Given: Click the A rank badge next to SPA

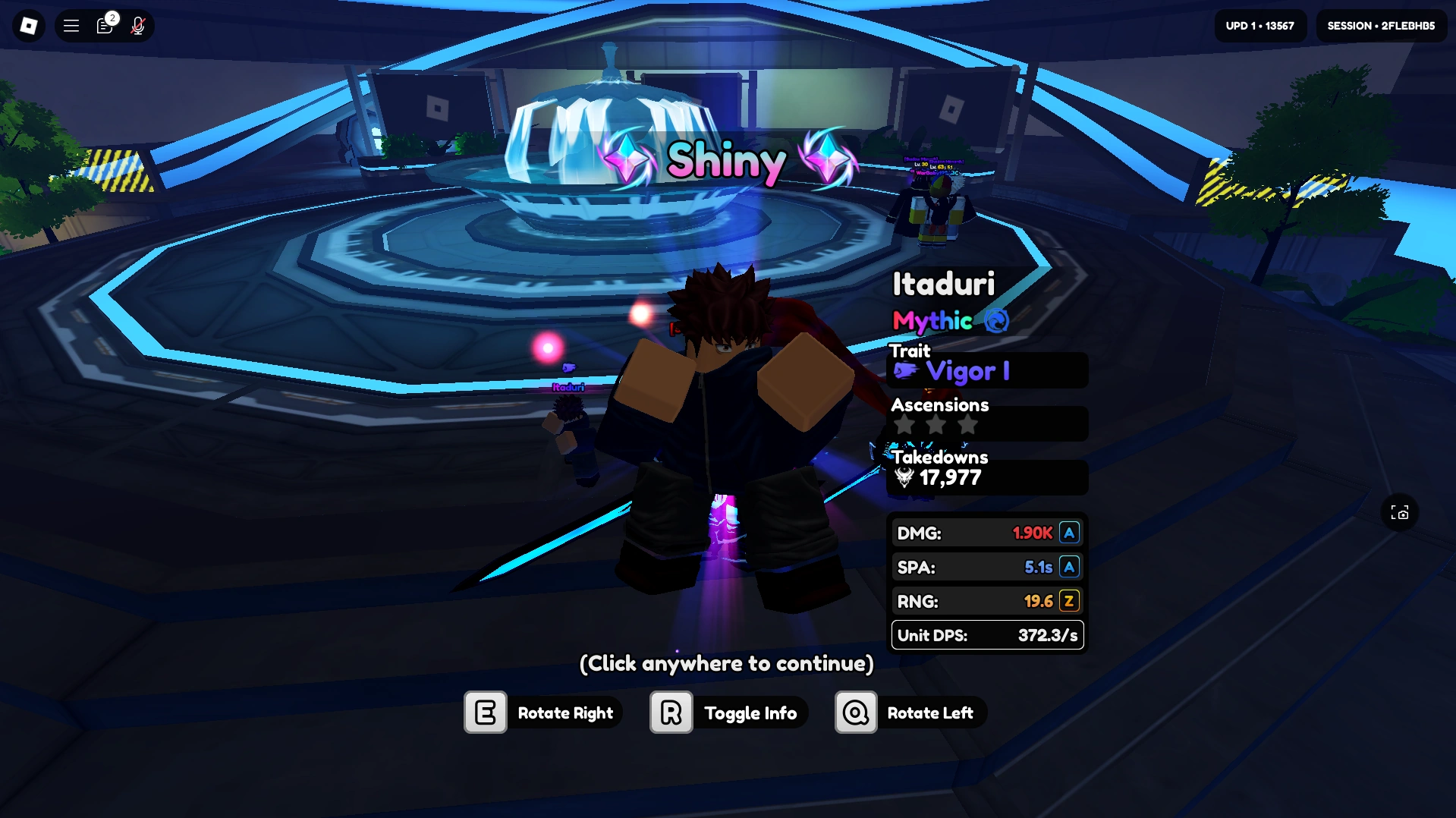Looking at the screenshot, I should (x=1069, y=566).
